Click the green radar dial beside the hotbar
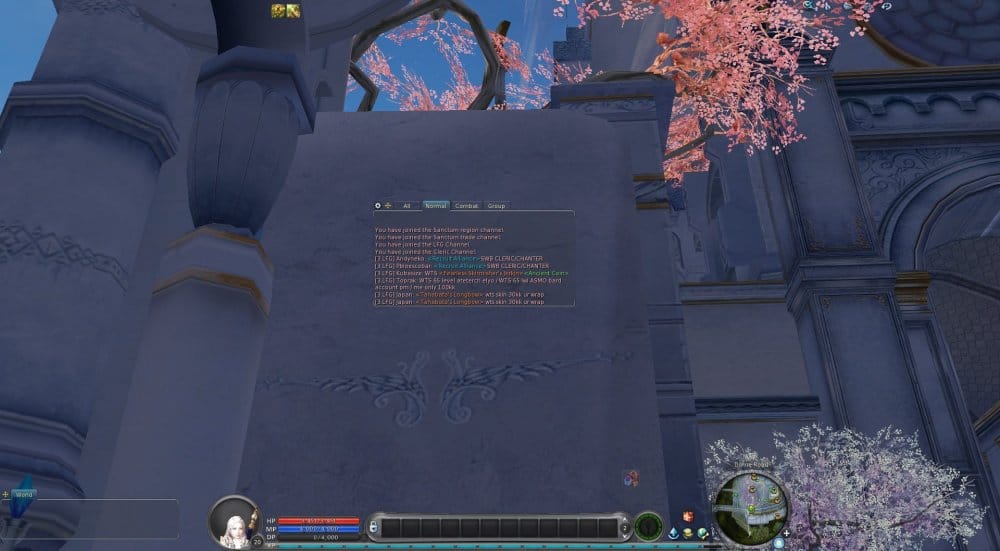1000x551 pixels. coord(648,526)
